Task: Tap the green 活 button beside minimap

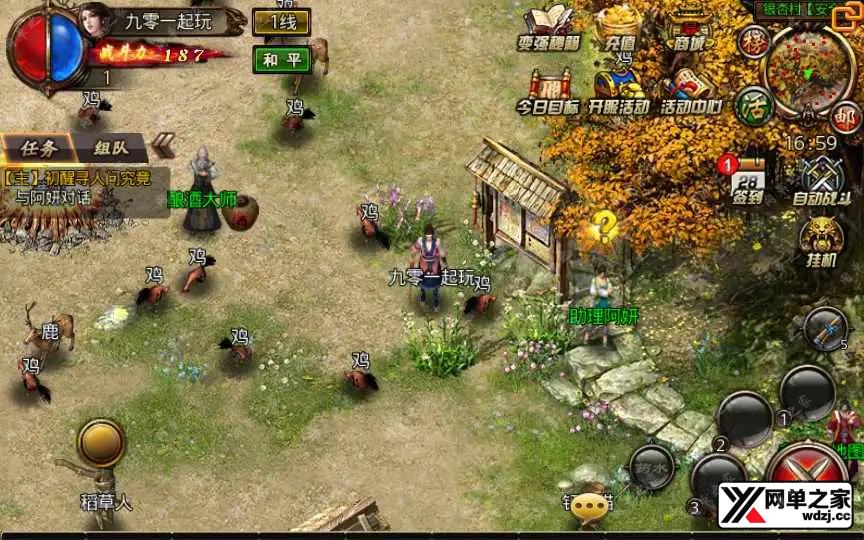Action: pos(753,105)
